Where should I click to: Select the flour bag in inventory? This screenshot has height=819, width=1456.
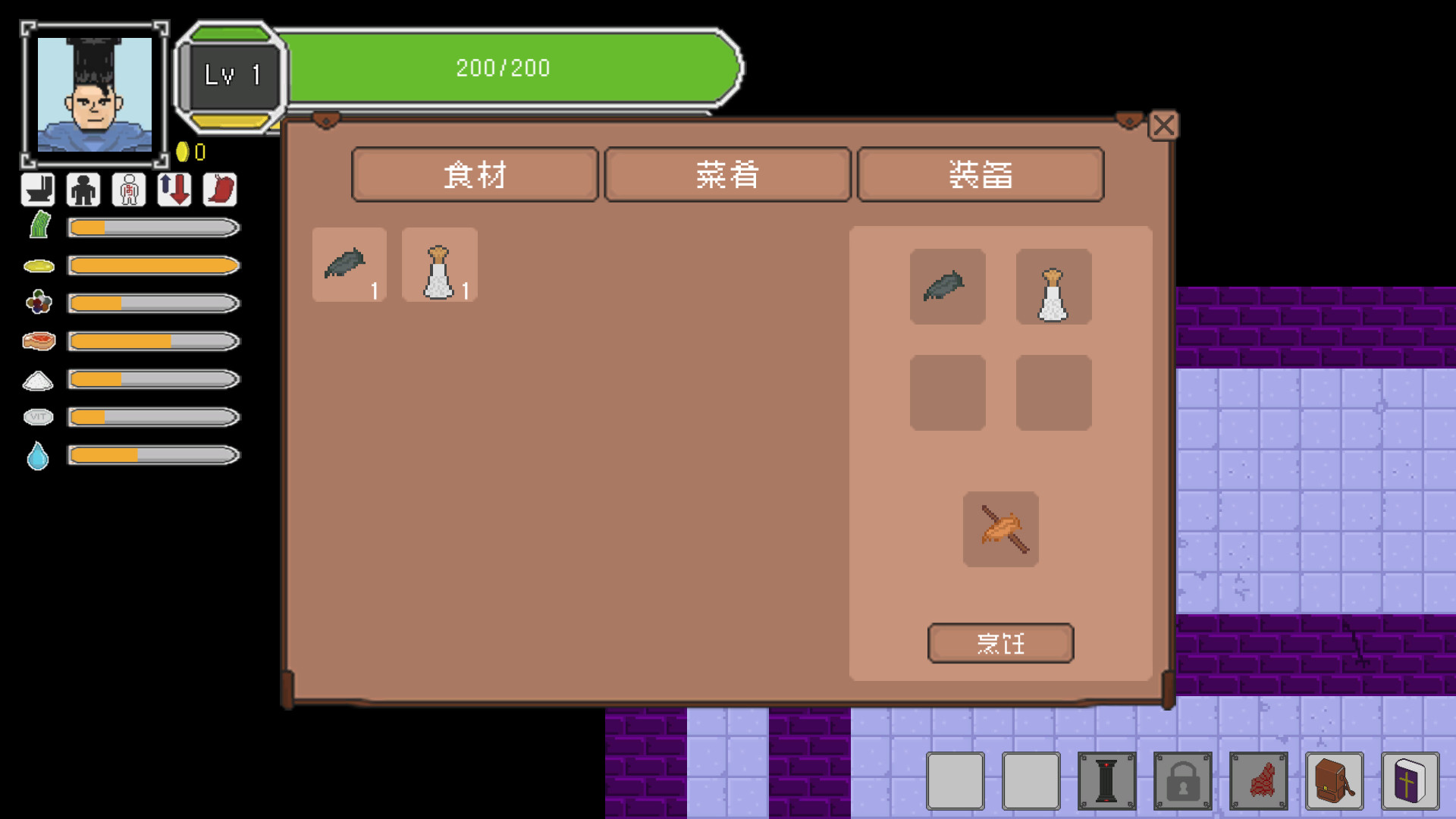pyautogui.click(x=438, y=265)
